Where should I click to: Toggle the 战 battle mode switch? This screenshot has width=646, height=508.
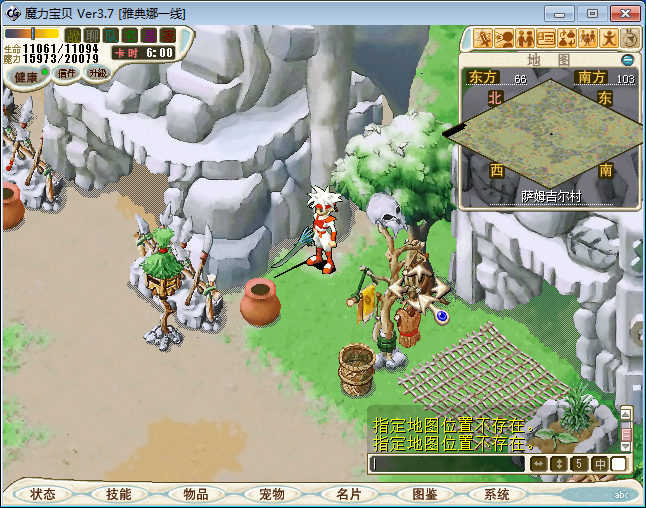[x=73, y=36]
